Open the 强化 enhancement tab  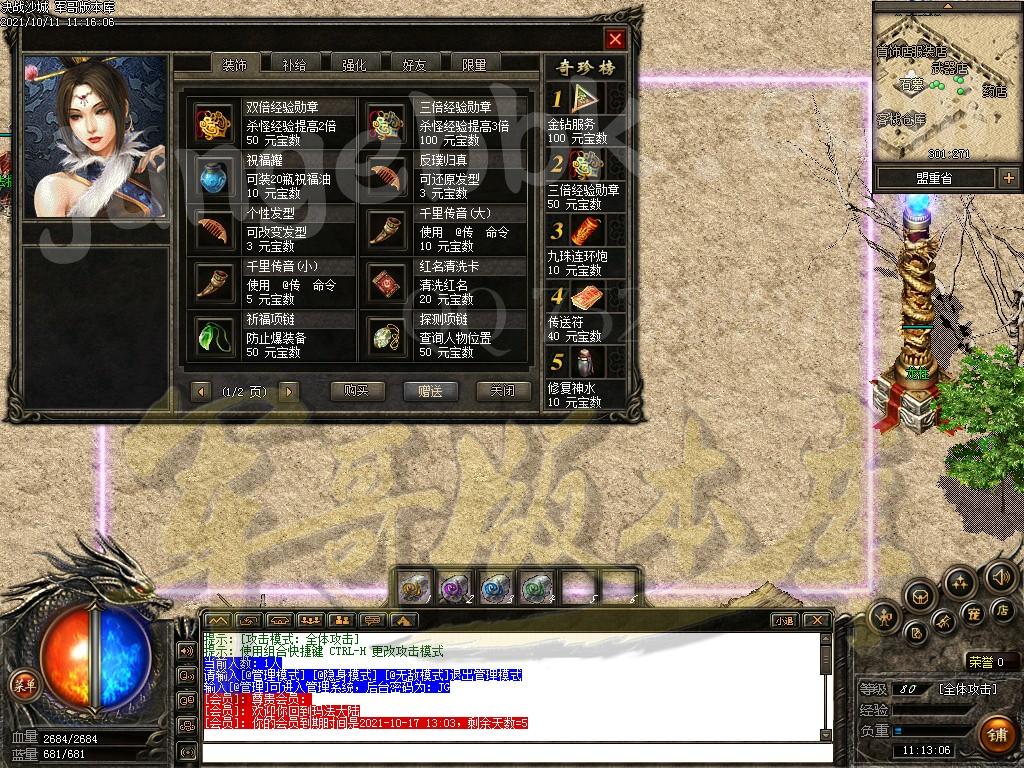point(354,65)
